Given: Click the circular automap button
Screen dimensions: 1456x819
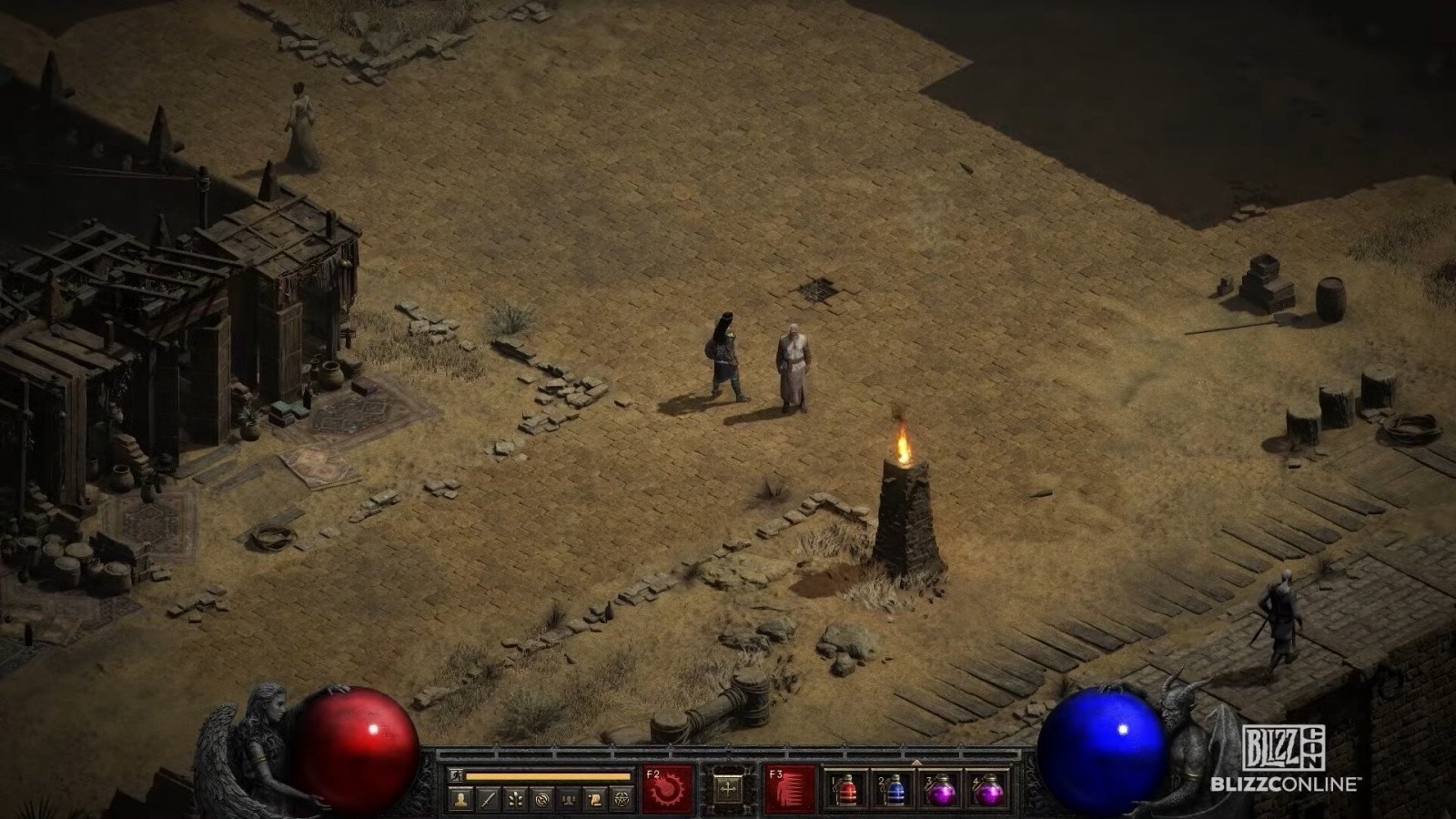Looking at the screenshot, I should 542,799.
